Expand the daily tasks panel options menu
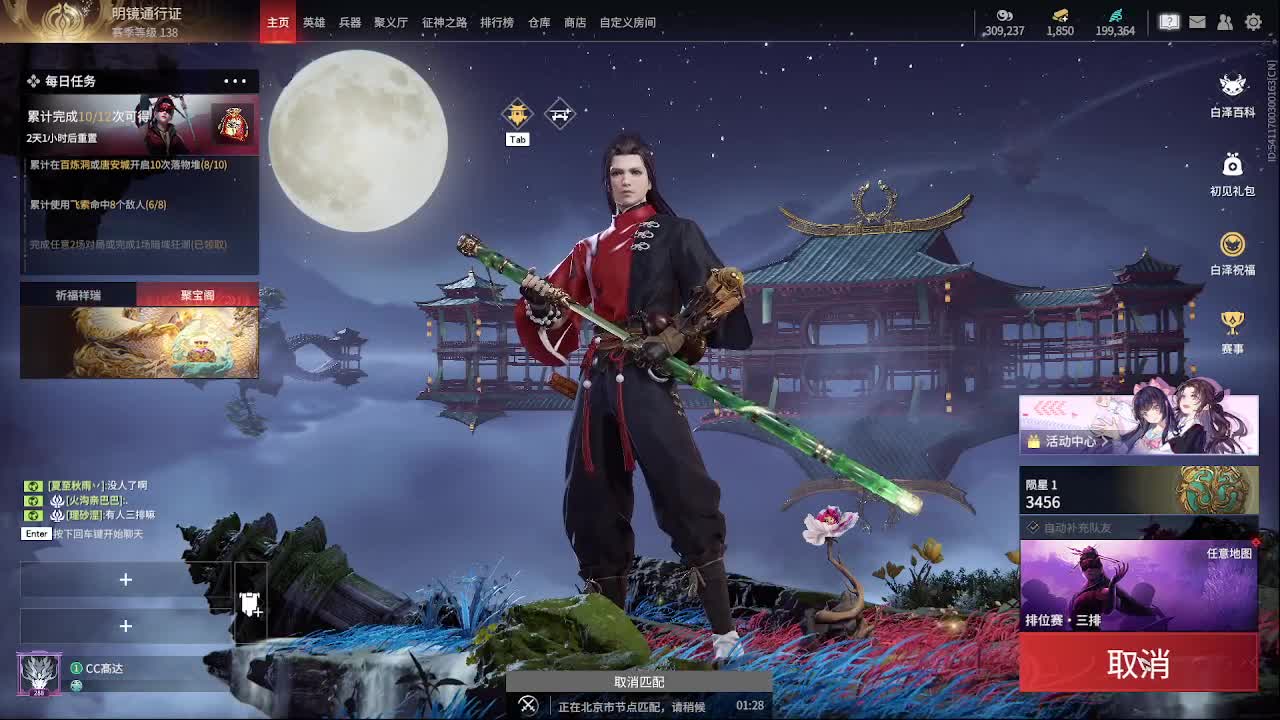Viewport: 1280px width, 720px height. pyautogui.click(x=234, y=81)
